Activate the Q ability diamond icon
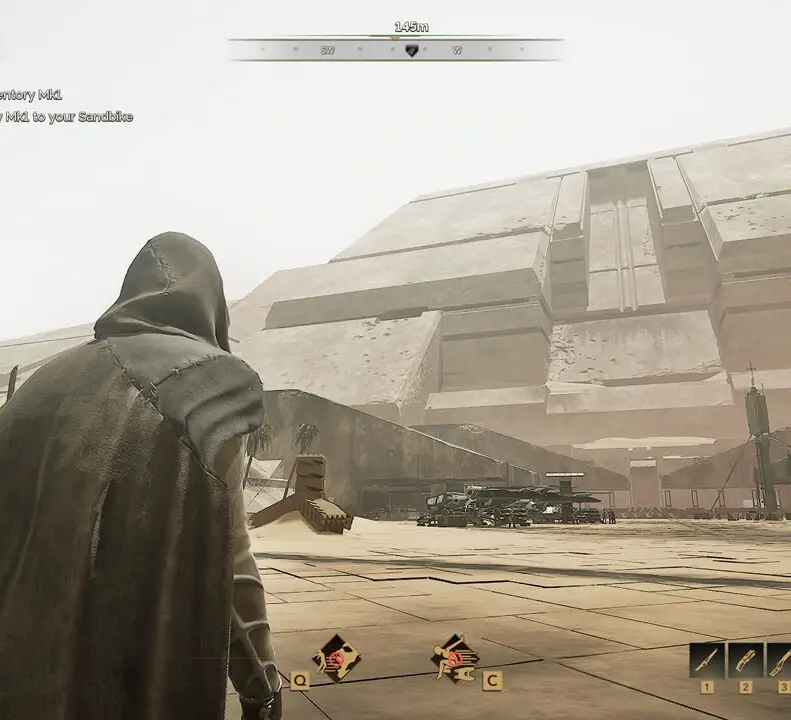Screen dimensions: 791x720 tap(336, 657)
